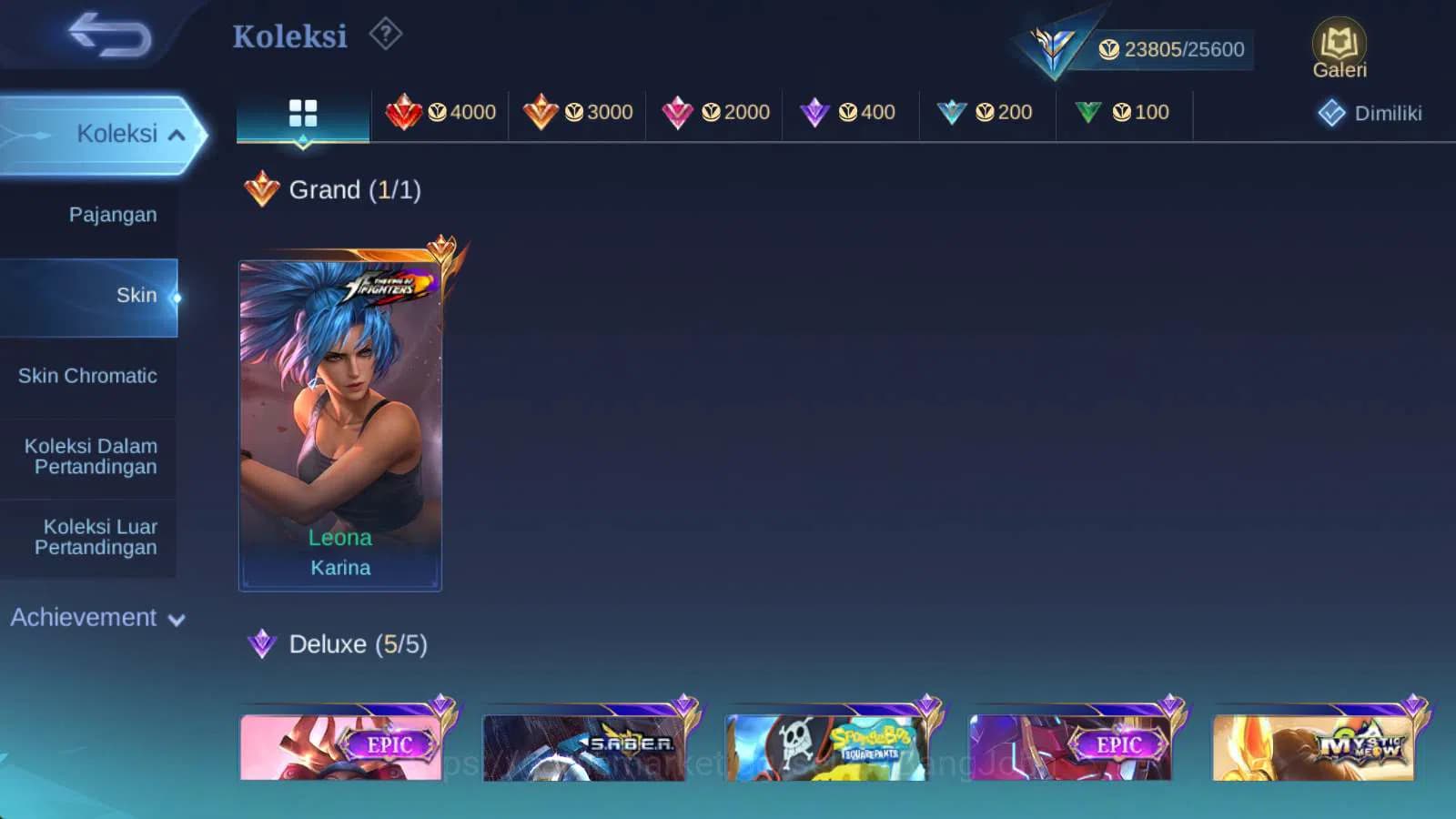Open Koleksi Dalam Pertandingan
Viewport: 1456px width, 819px height.
point(90,456)
